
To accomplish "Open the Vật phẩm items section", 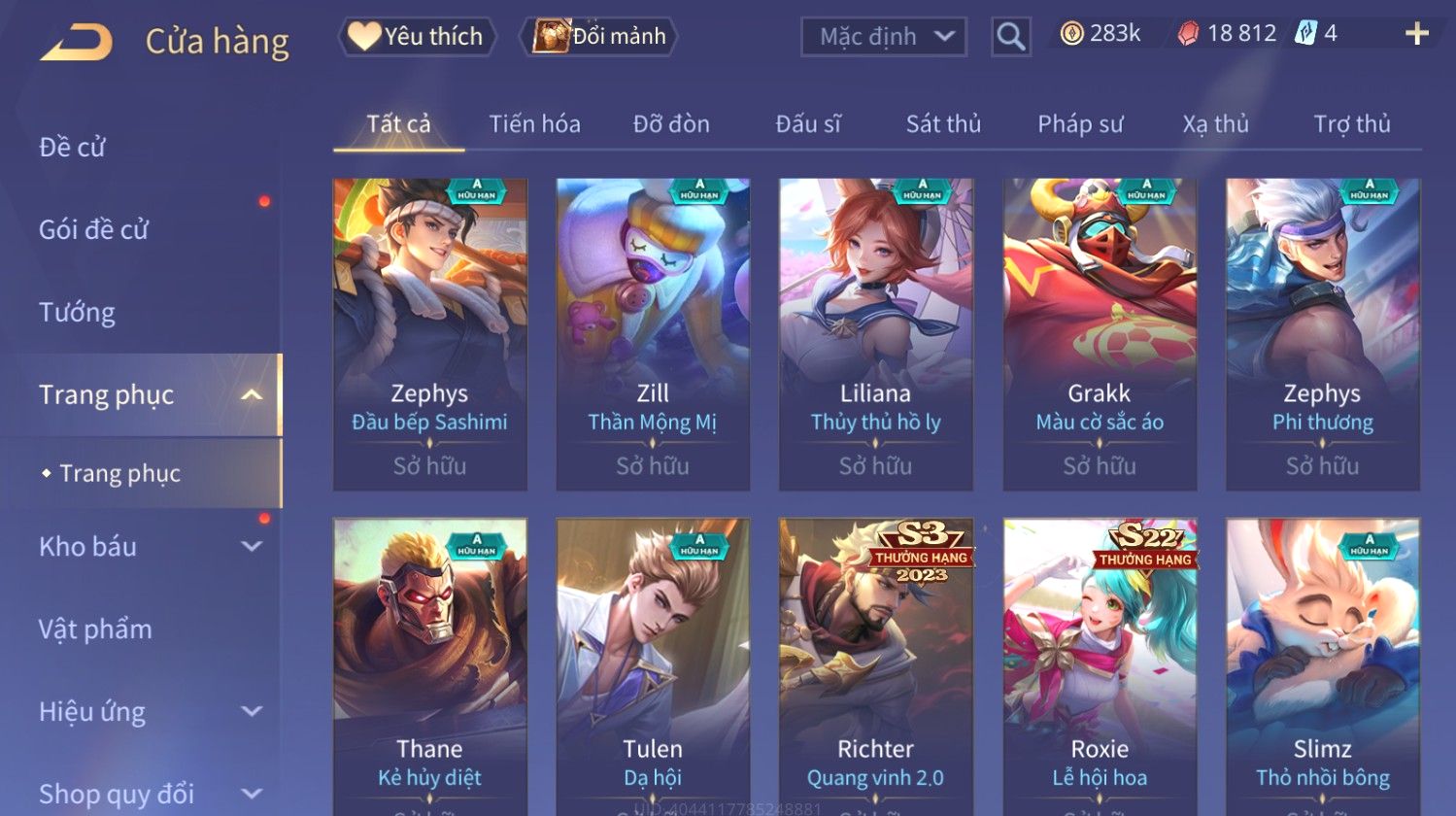I will point(95,629).
